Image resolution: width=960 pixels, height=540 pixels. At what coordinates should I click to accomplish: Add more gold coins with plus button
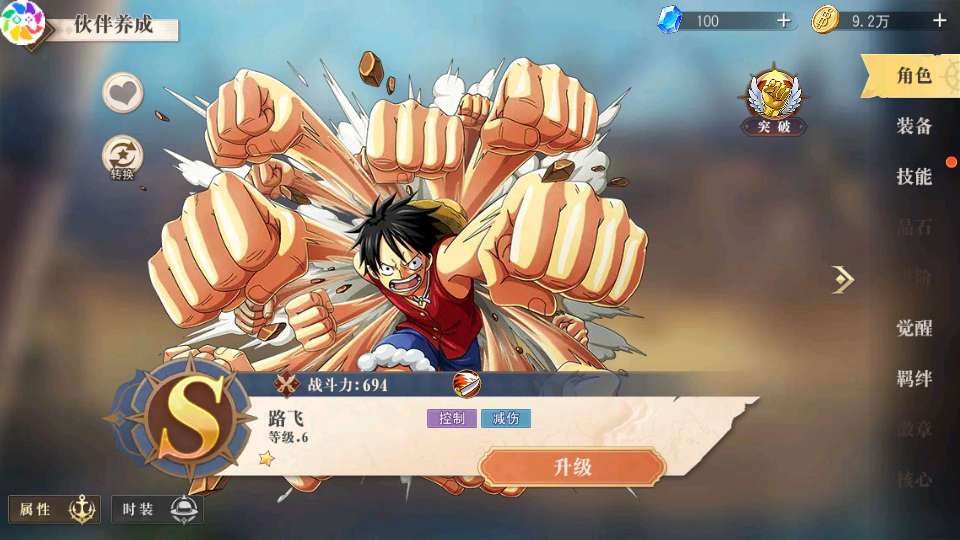[939, 20]
